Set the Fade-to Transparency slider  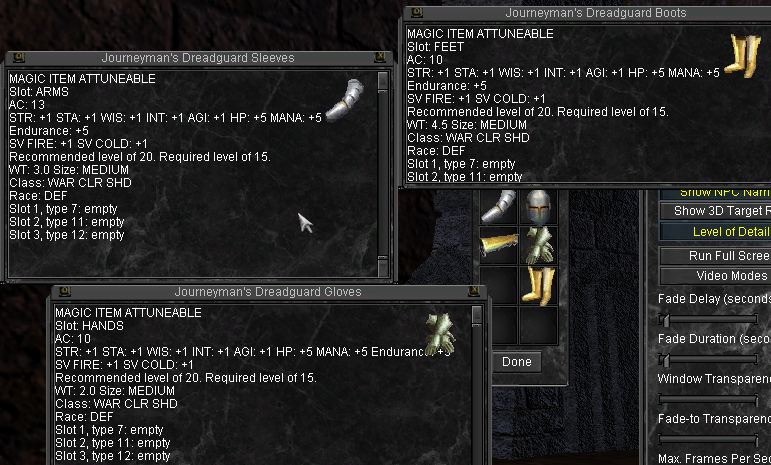pyautogui.click(x=710, y=440)
